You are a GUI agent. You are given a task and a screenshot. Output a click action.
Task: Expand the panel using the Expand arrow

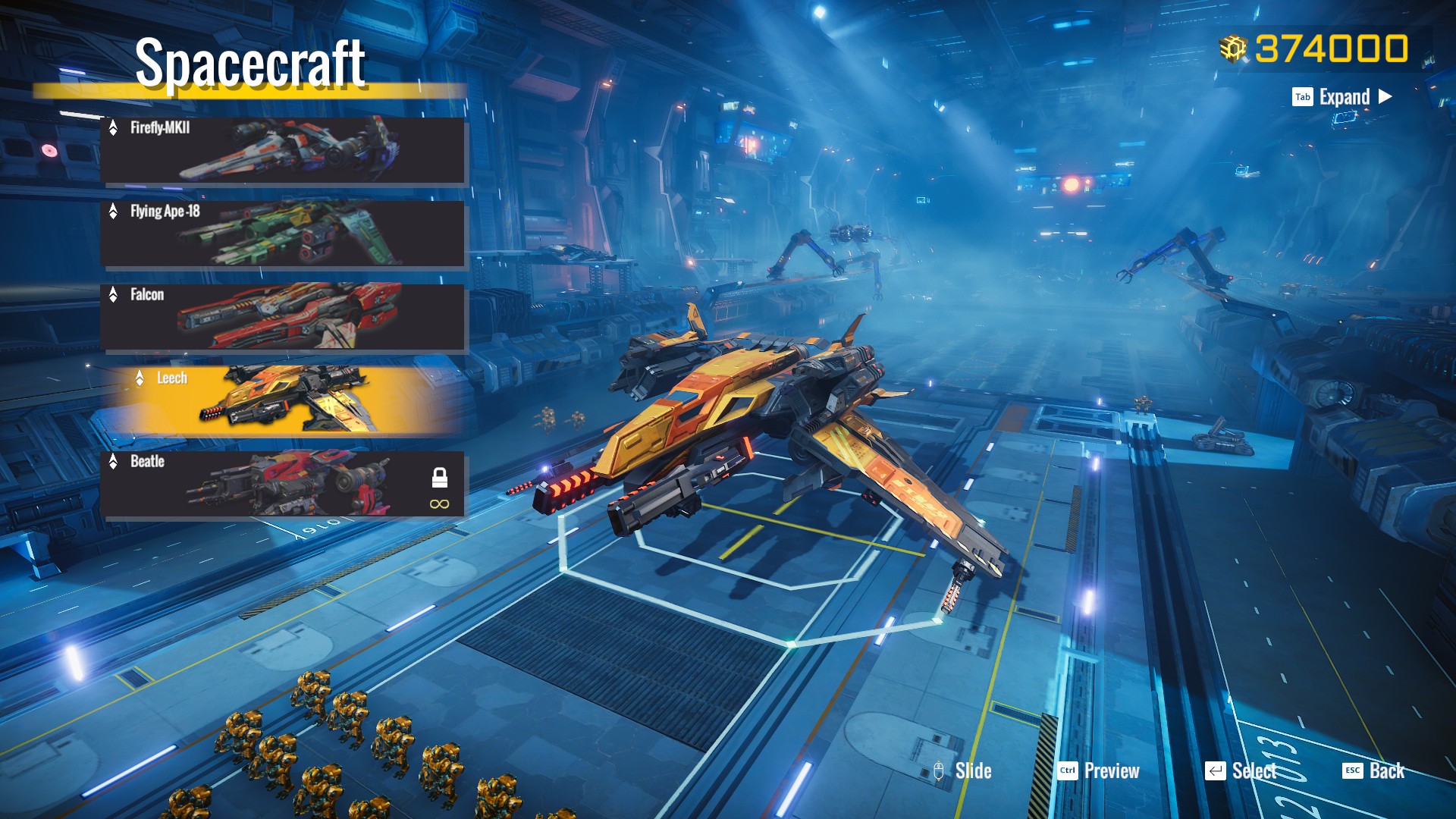1387,97
